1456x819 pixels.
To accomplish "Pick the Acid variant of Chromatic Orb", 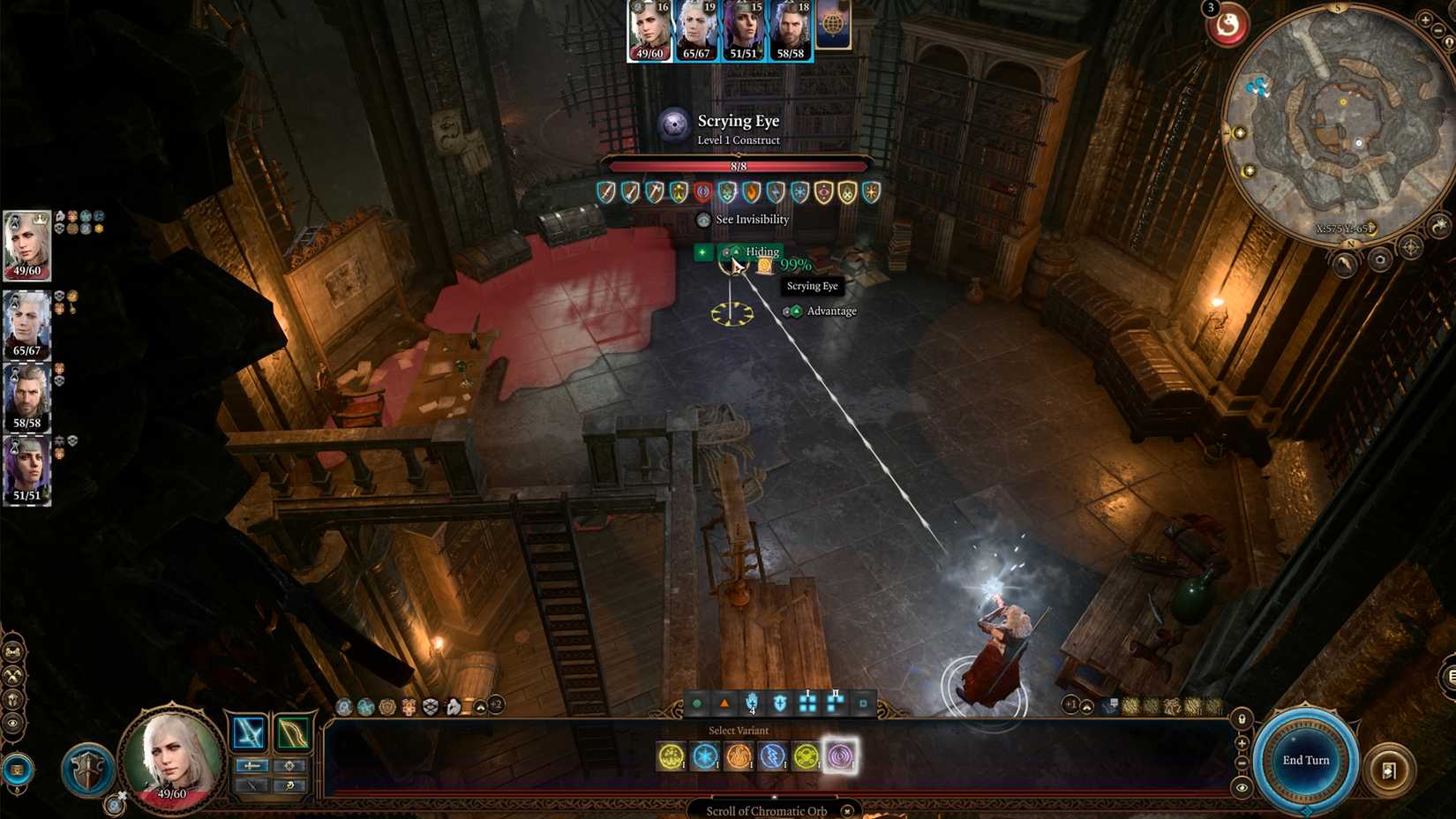I will pos(672,756).
